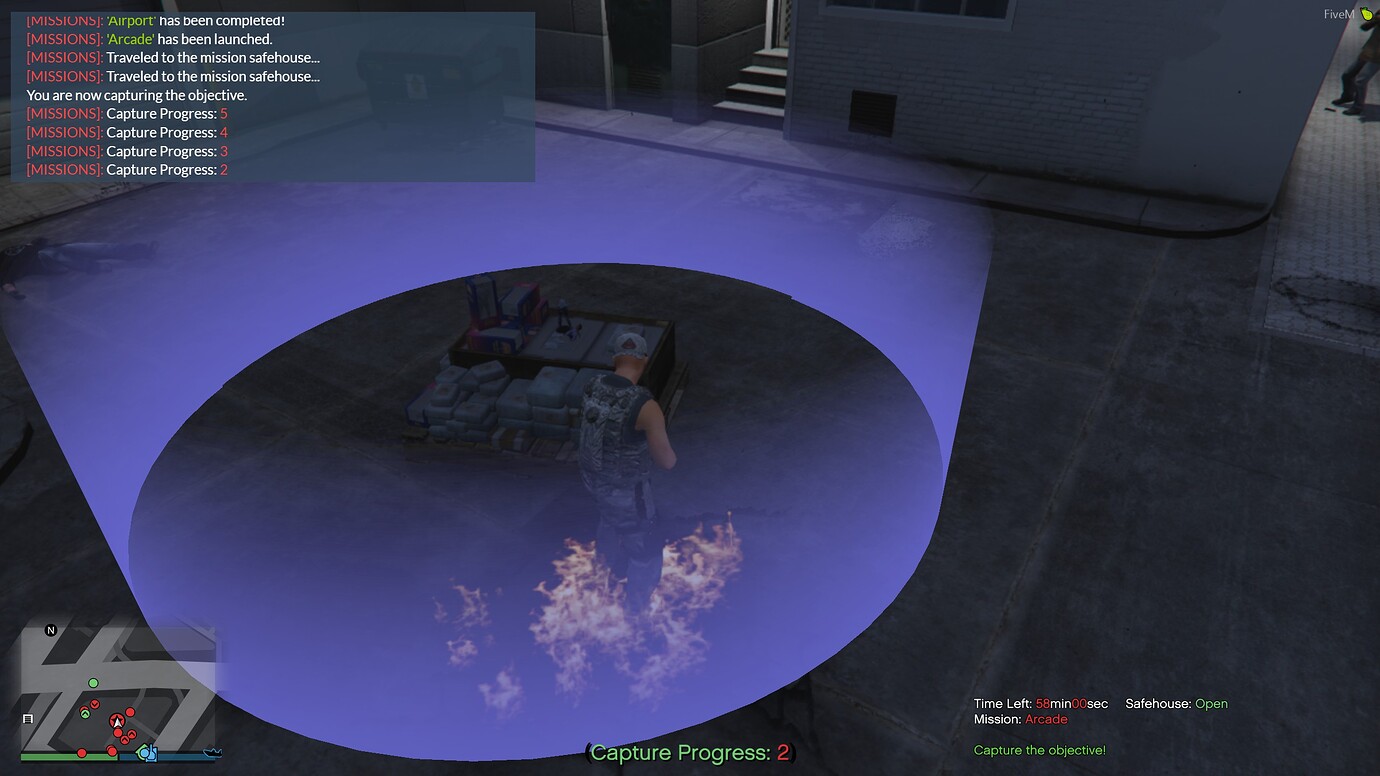Viewport: 1380px width, 776px height.
Task: Click the 'Capture Progress: 2' counter at screen bottom
Action: (x=688, y=752)
